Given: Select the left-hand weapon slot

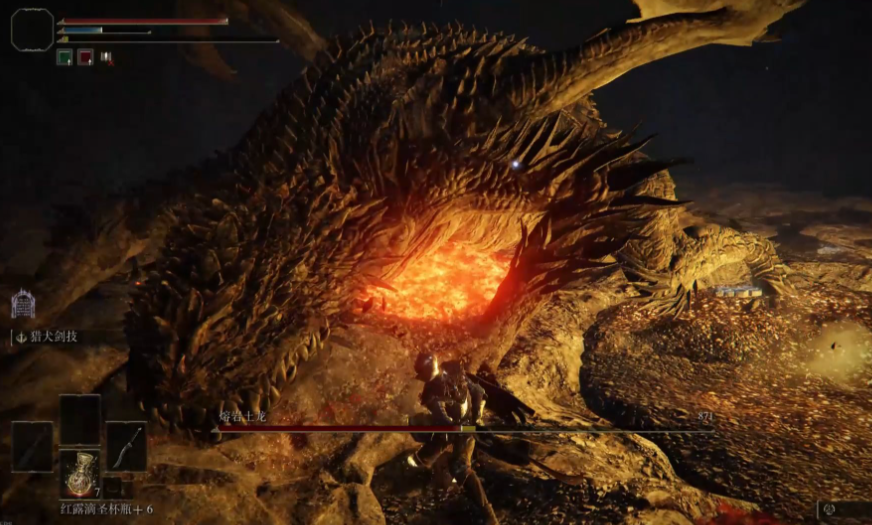Looking at the screenshot, I should (32, 447).
